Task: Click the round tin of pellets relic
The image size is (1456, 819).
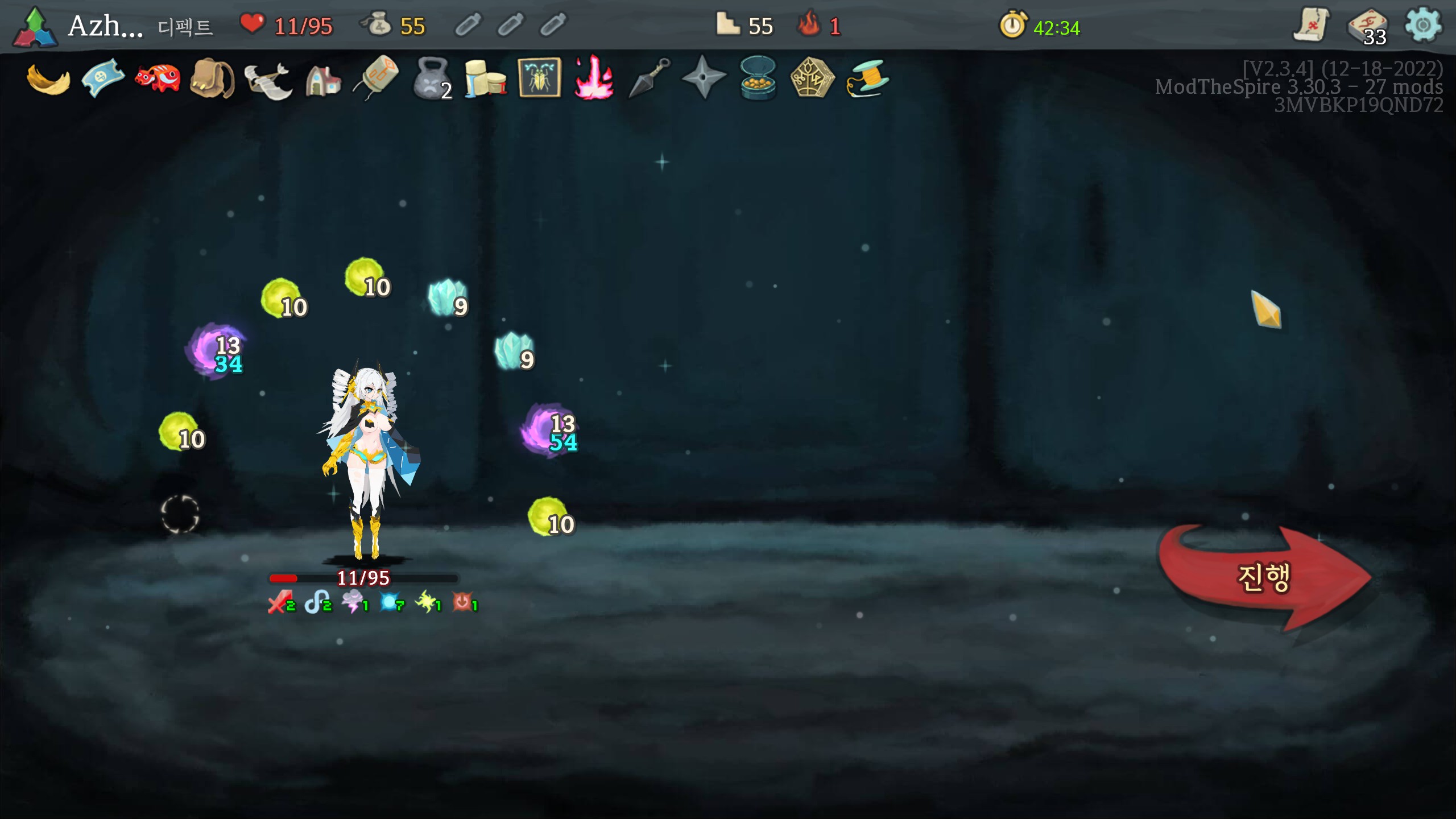Action: [x=758, y=78]
